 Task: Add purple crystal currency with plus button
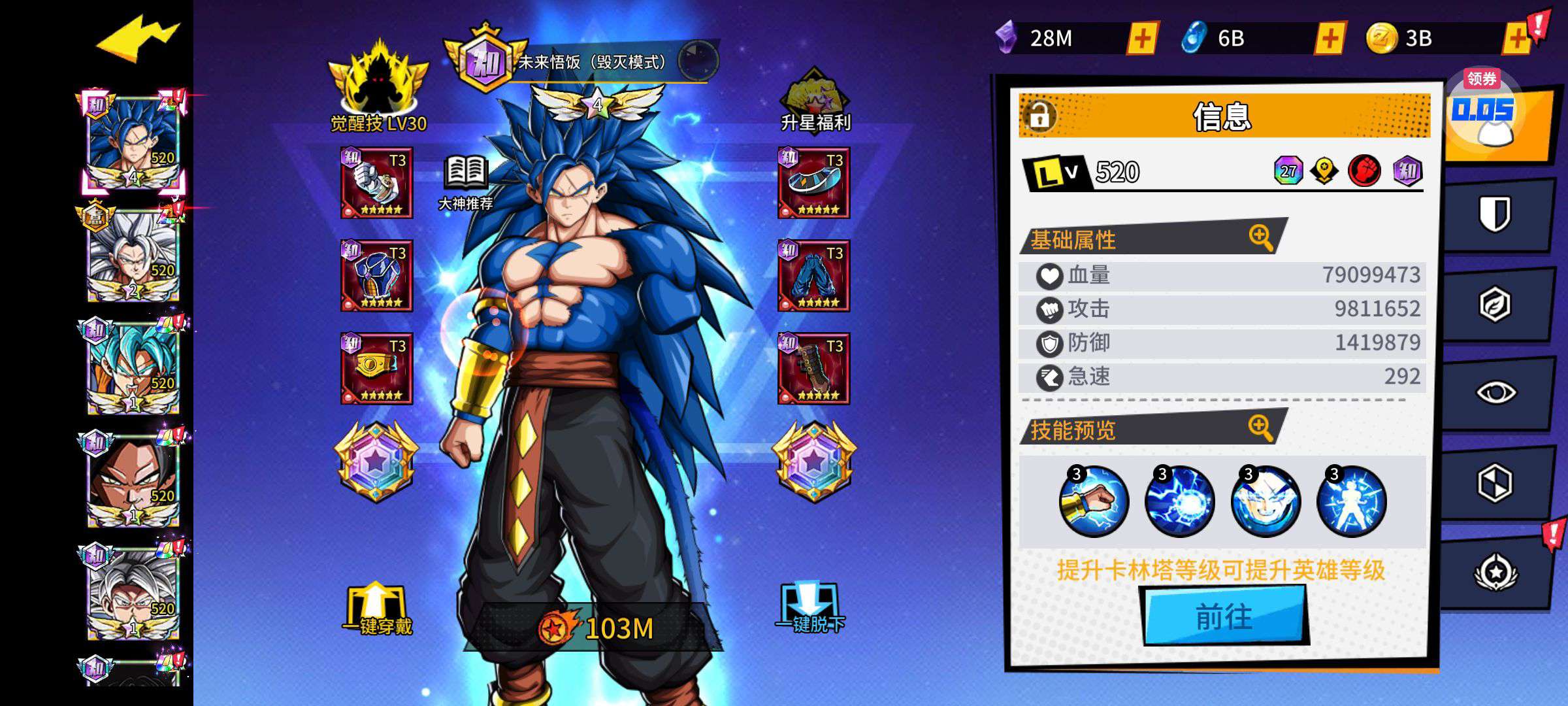click(x=1142, y=39)
